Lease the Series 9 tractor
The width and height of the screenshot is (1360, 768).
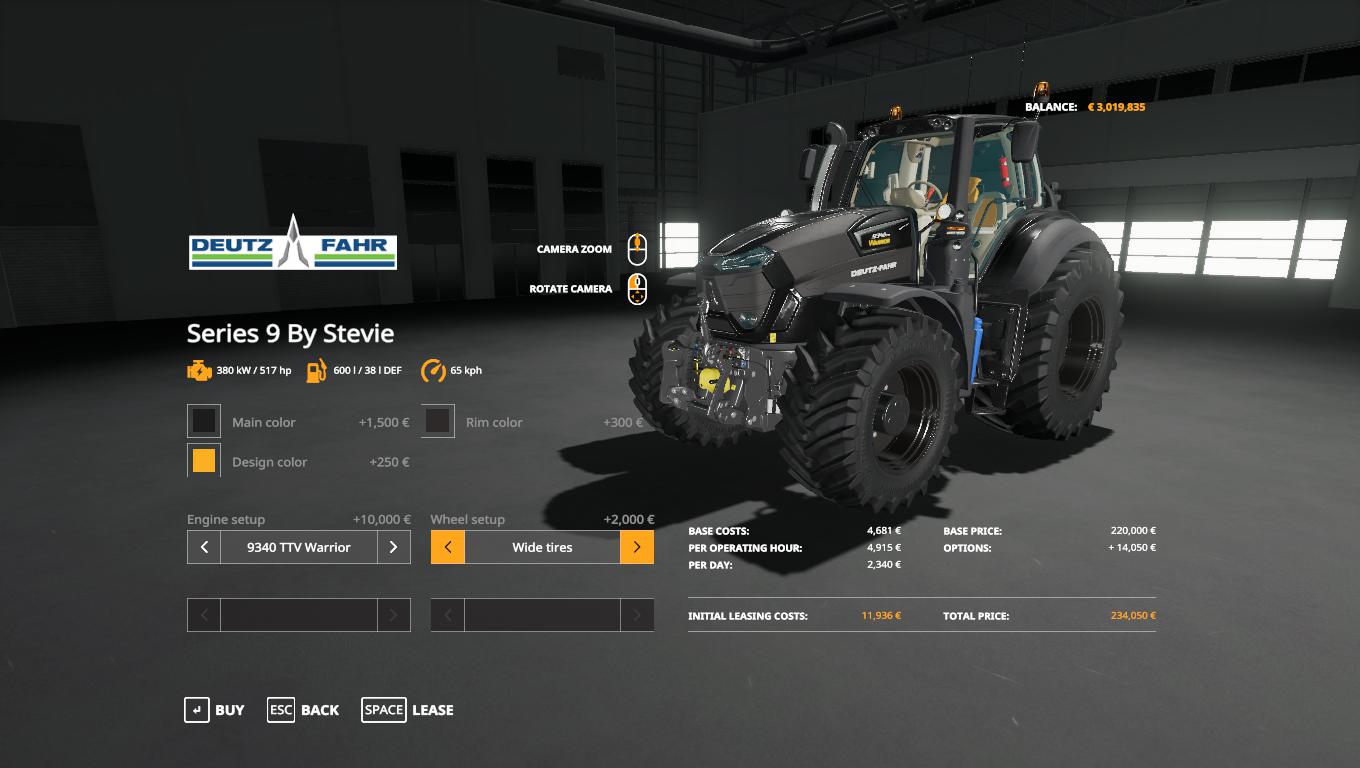tap(408, 710)
